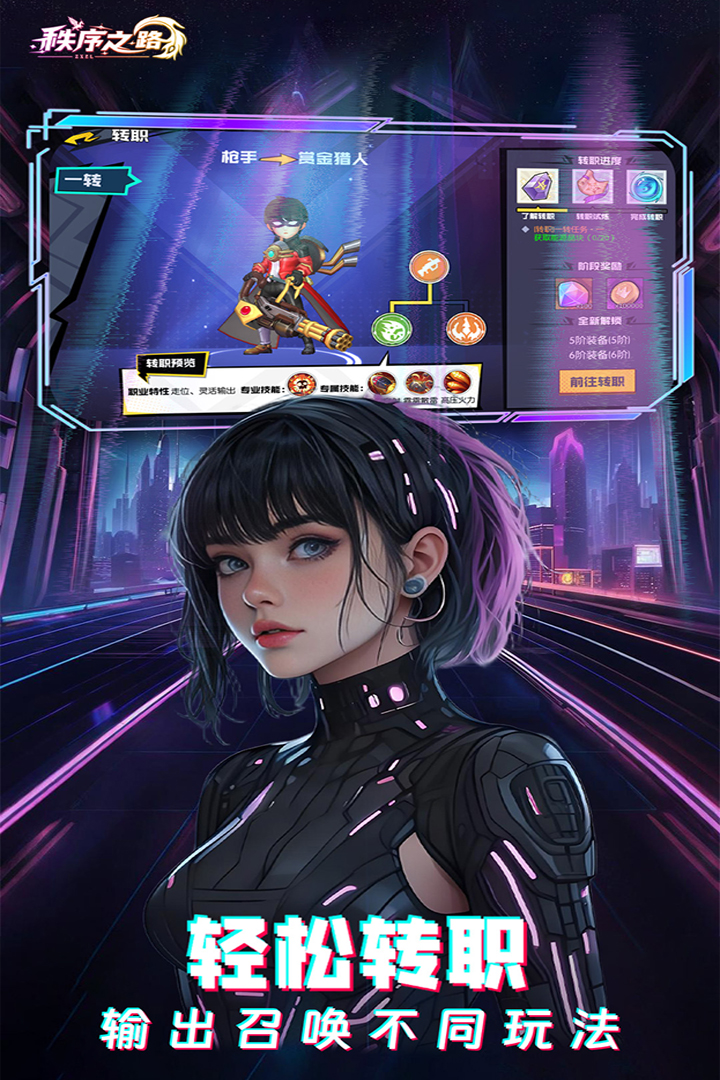View the orange coin stage reward

[x=624, y=293]
